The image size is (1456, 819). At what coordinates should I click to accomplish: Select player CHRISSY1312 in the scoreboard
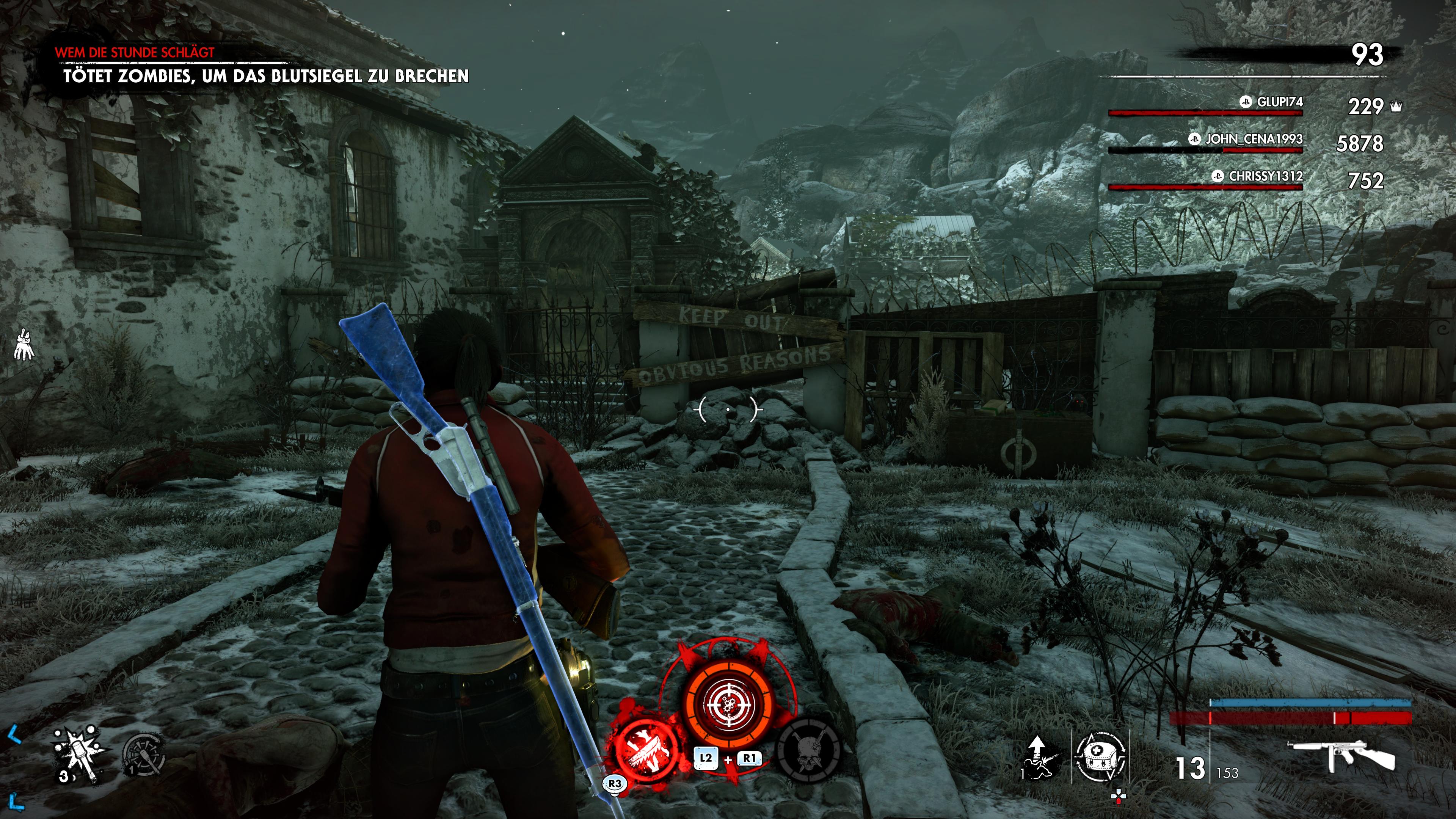1265,176
